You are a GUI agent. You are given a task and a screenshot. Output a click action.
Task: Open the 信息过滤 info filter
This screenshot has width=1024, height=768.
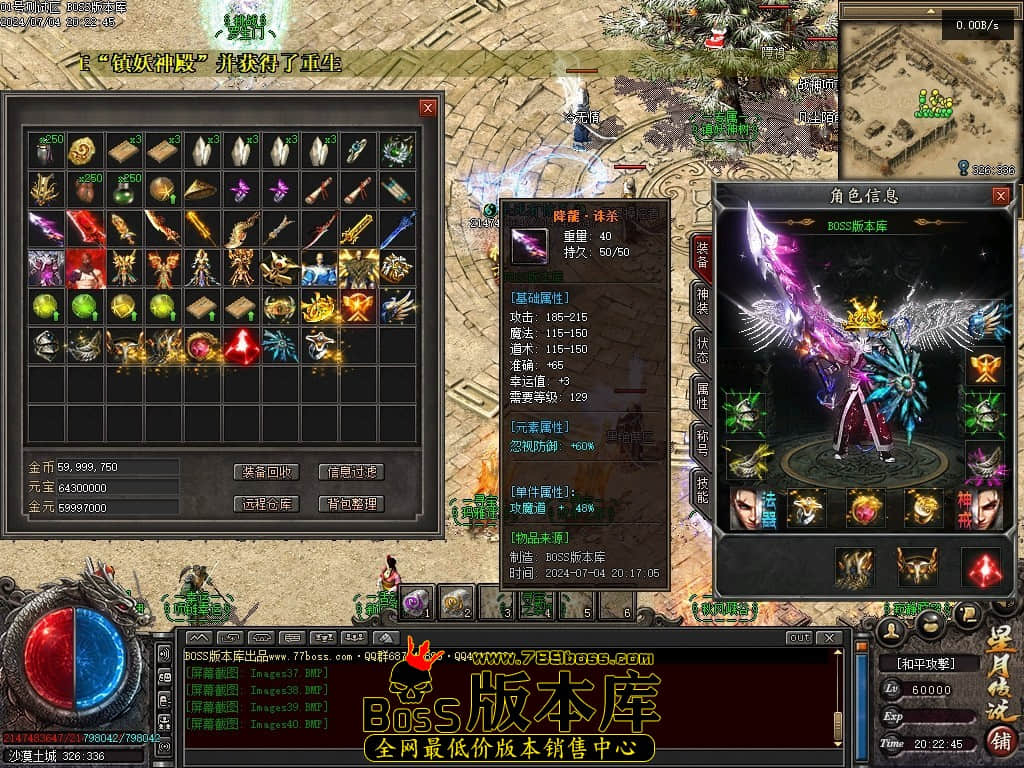click(351, 472)
